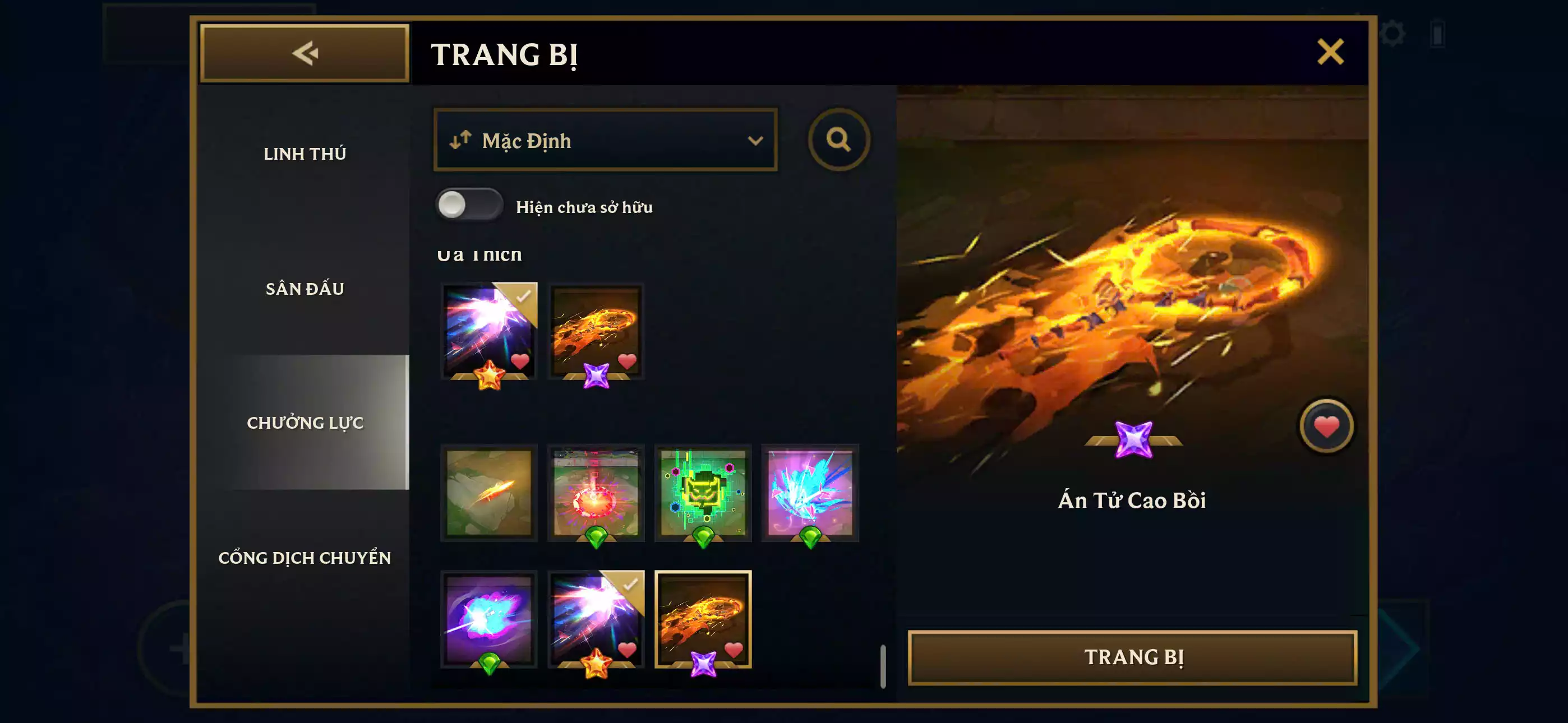
Task: Open the SÂN ĐẤU category
Action: click(305, 289)
